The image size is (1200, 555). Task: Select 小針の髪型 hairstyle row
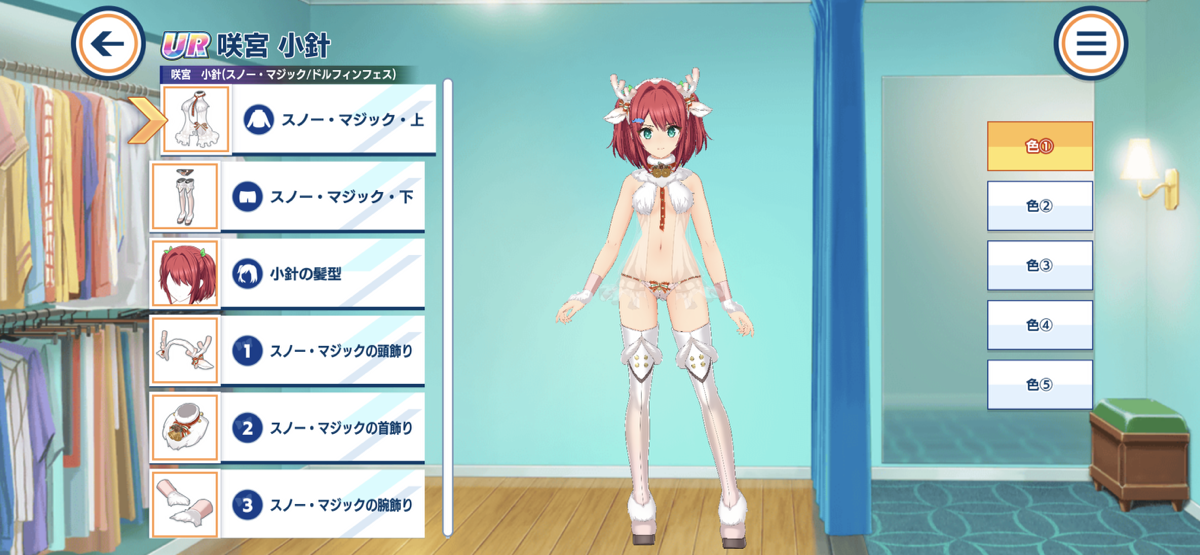290,272
